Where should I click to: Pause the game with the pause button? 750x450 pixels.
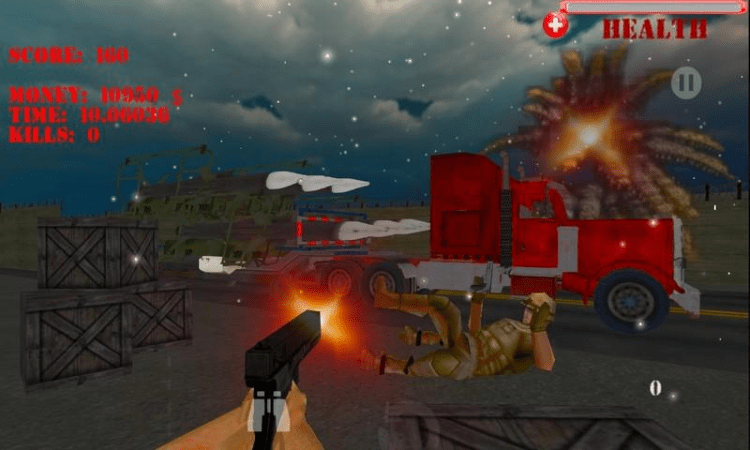click(686, 82)
